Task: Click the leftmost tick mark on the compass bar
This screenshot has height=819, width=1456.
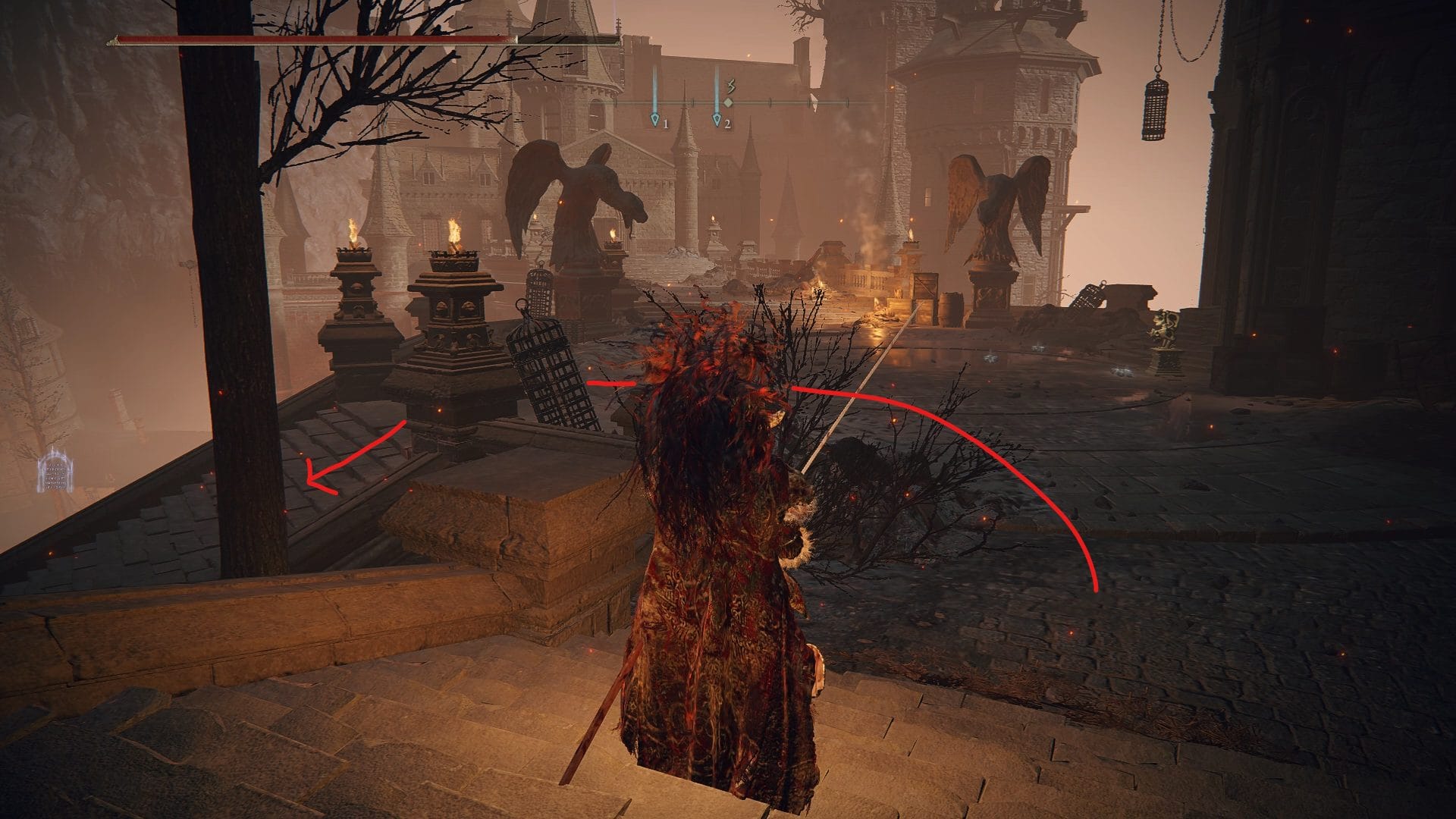Action: (x=615, y=102)
